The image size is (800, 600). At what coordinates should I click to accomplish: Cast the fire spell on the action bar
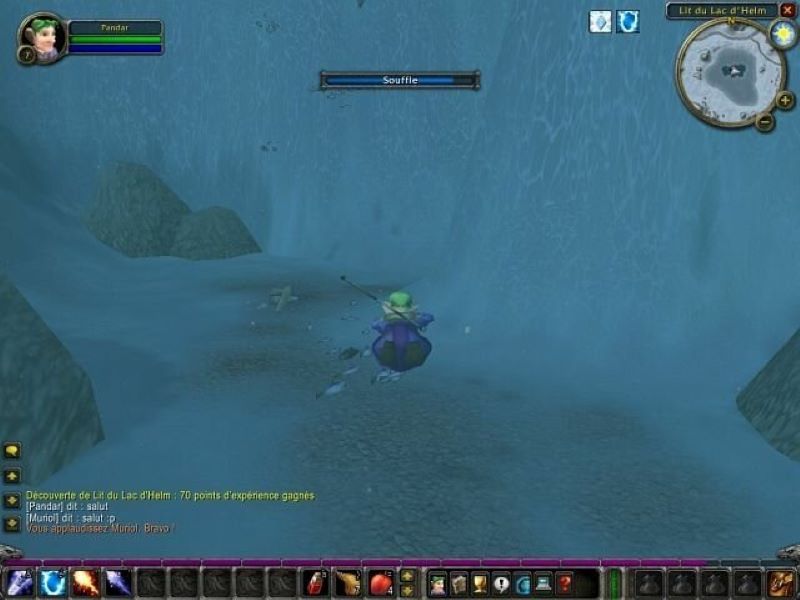(85, 582)
